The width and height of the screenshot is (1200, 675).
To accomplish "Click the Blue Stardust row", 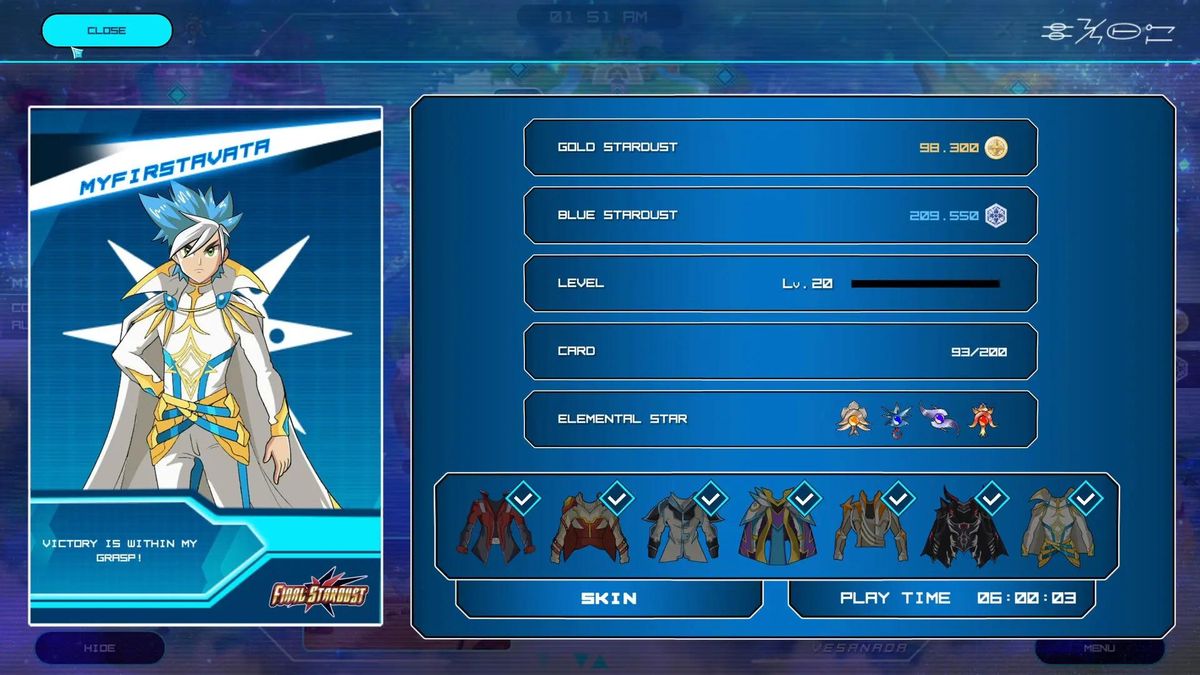I will coord(780,216).
